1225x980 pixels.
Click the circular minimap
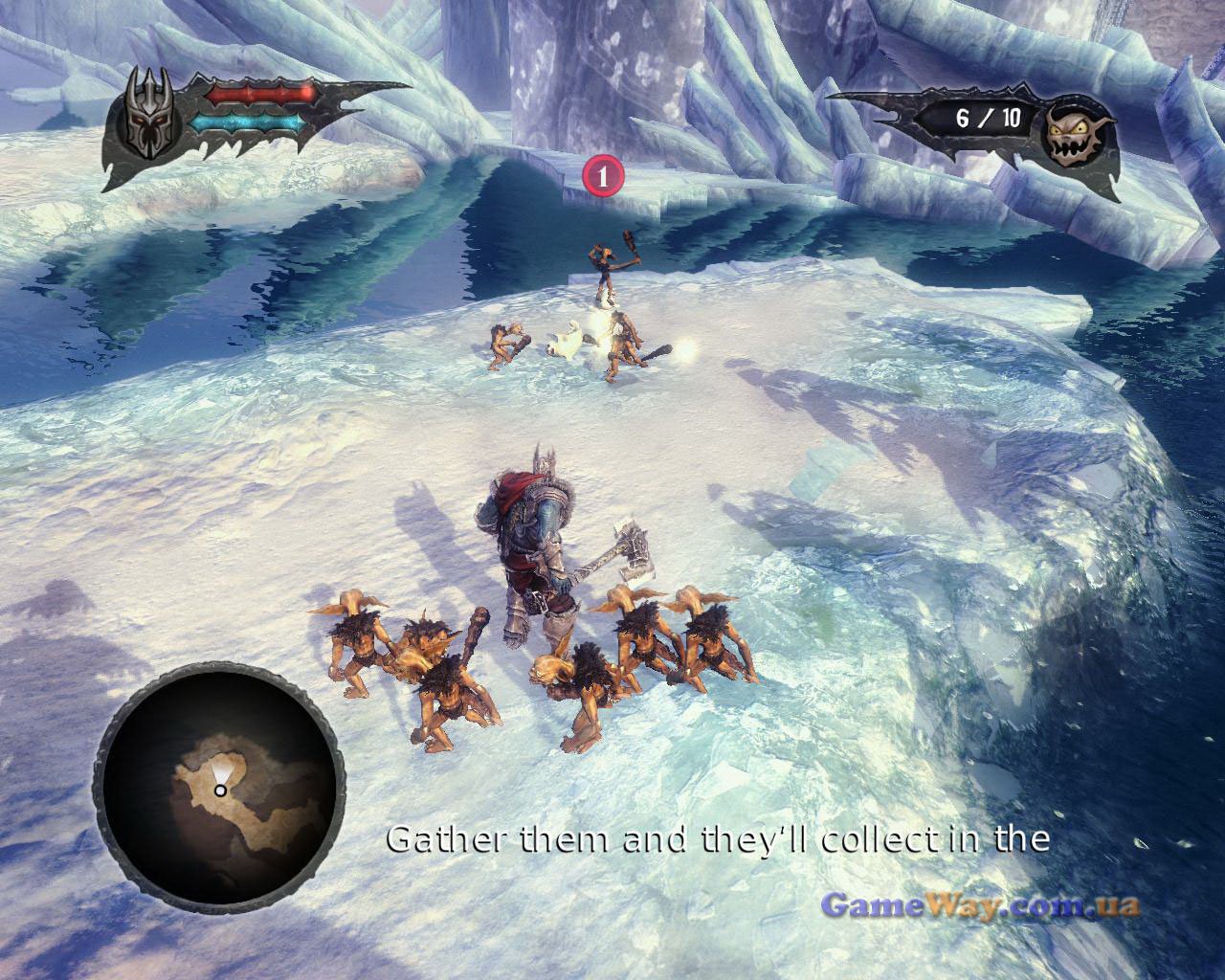[219, 789]
